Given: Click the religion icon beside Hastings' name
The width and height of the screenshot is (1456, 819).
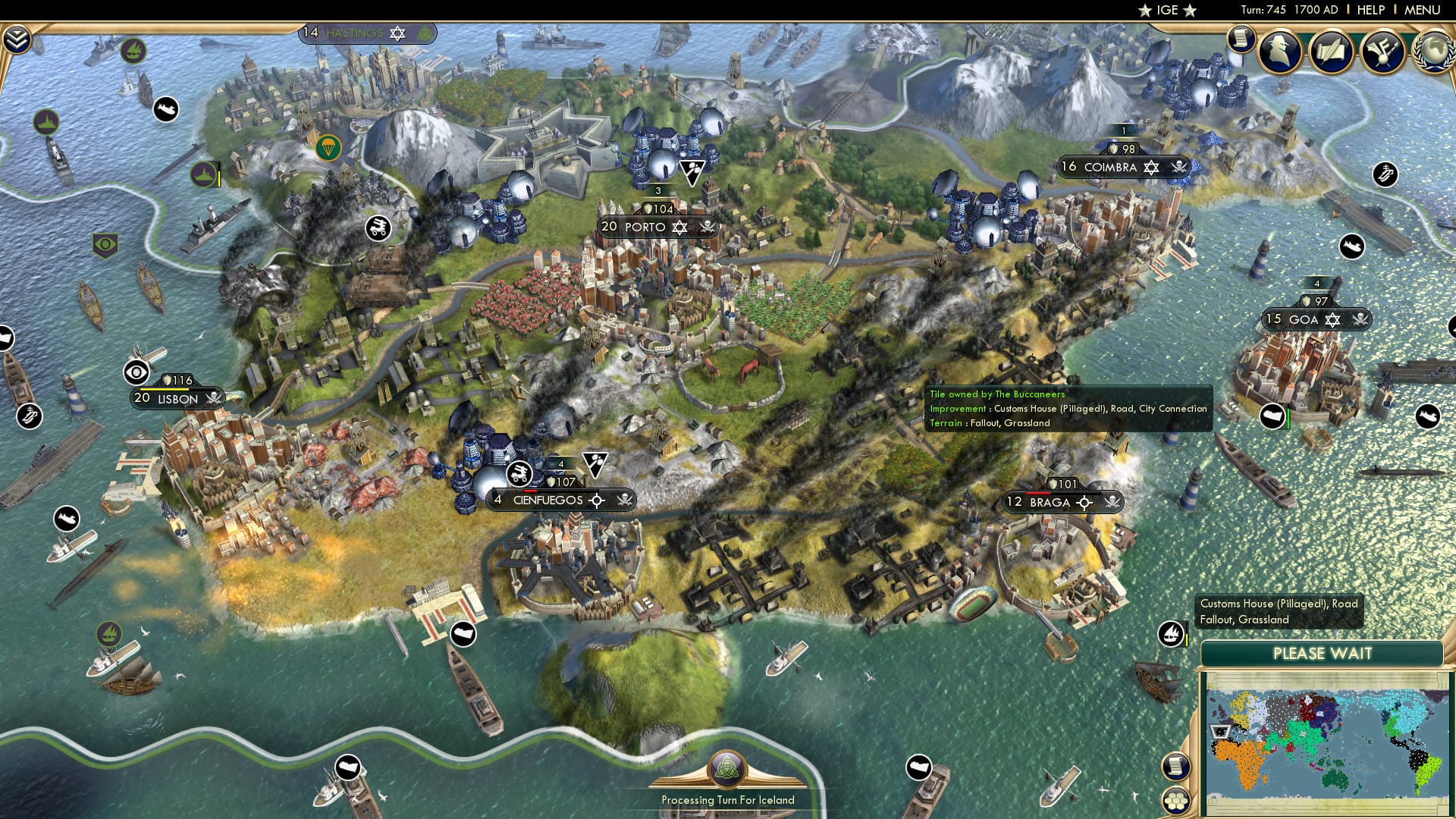Looking at the screenshot, I should click(398, 33).
